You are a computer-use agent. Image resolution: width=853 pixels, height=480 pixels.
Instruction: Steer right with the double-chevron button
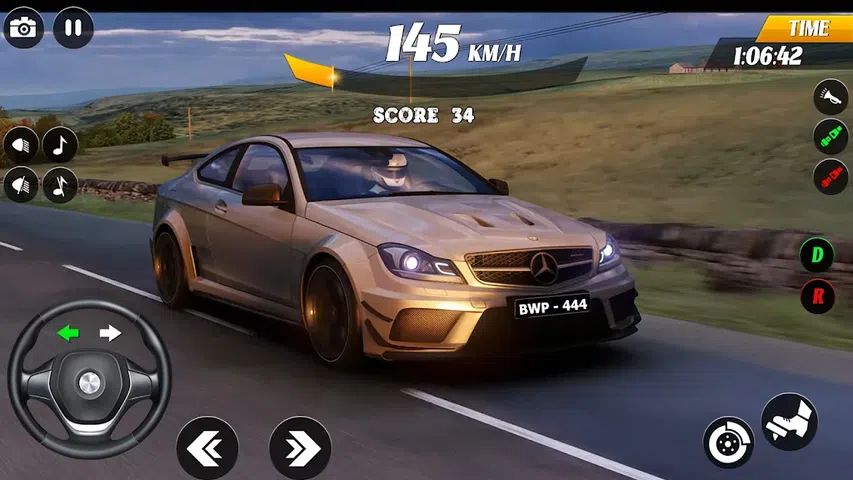click(x=300, y=447)
